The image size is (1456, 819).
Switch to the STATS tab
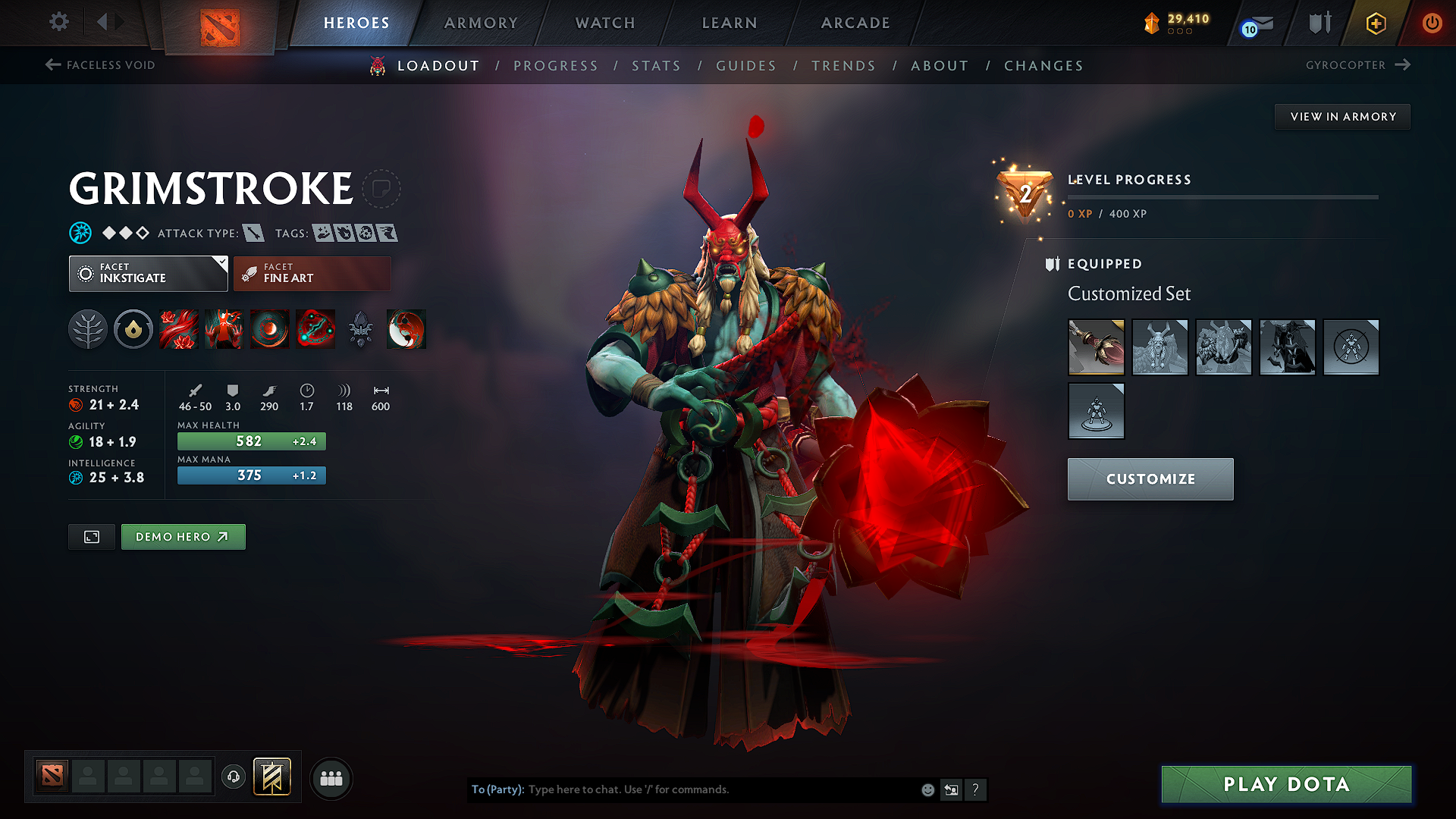[x=656, y=66]
